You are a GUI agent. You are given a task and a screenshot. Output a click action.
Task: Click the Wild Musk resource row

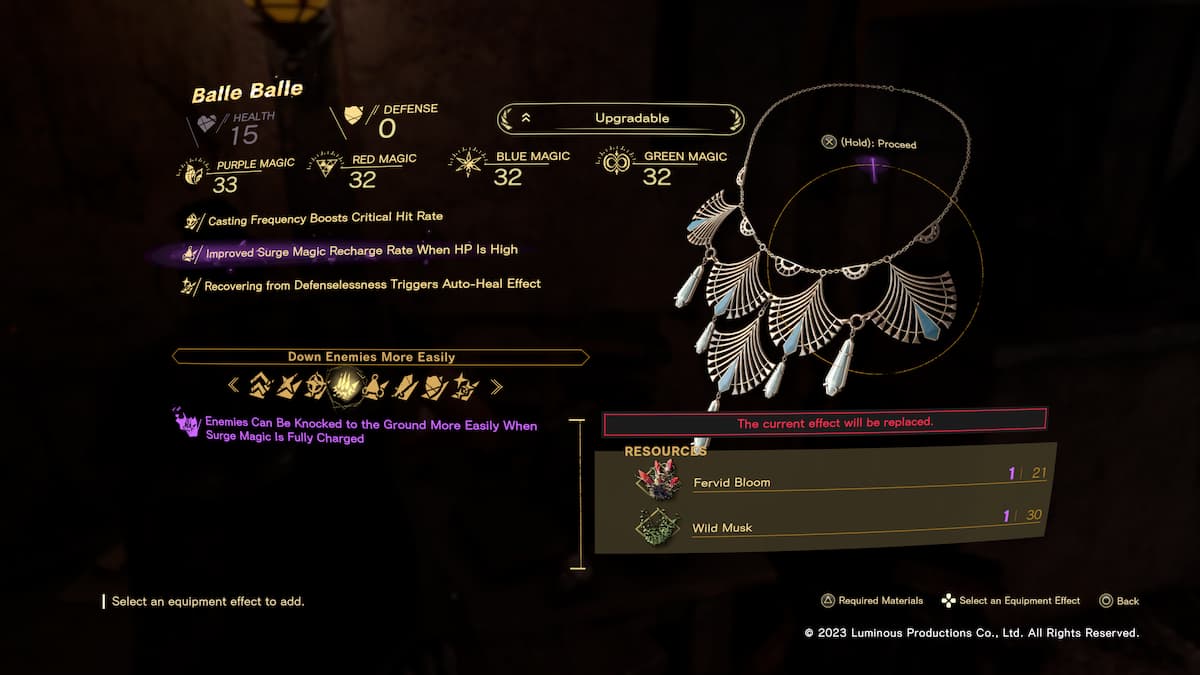point(840,526)
